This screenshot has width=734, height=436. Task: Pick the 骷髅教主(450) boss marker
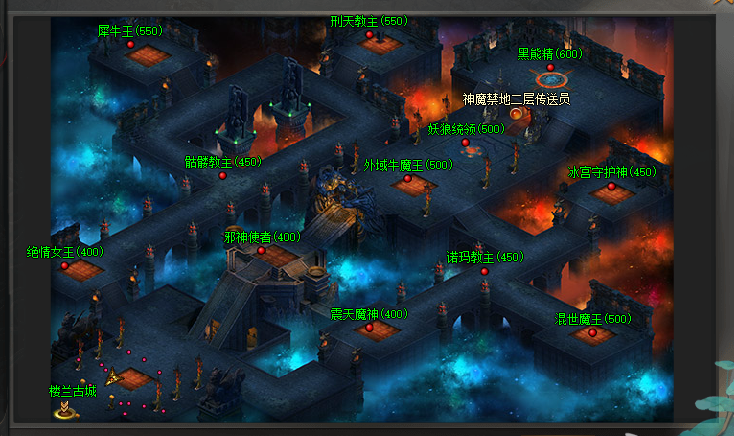coord(223,176)
